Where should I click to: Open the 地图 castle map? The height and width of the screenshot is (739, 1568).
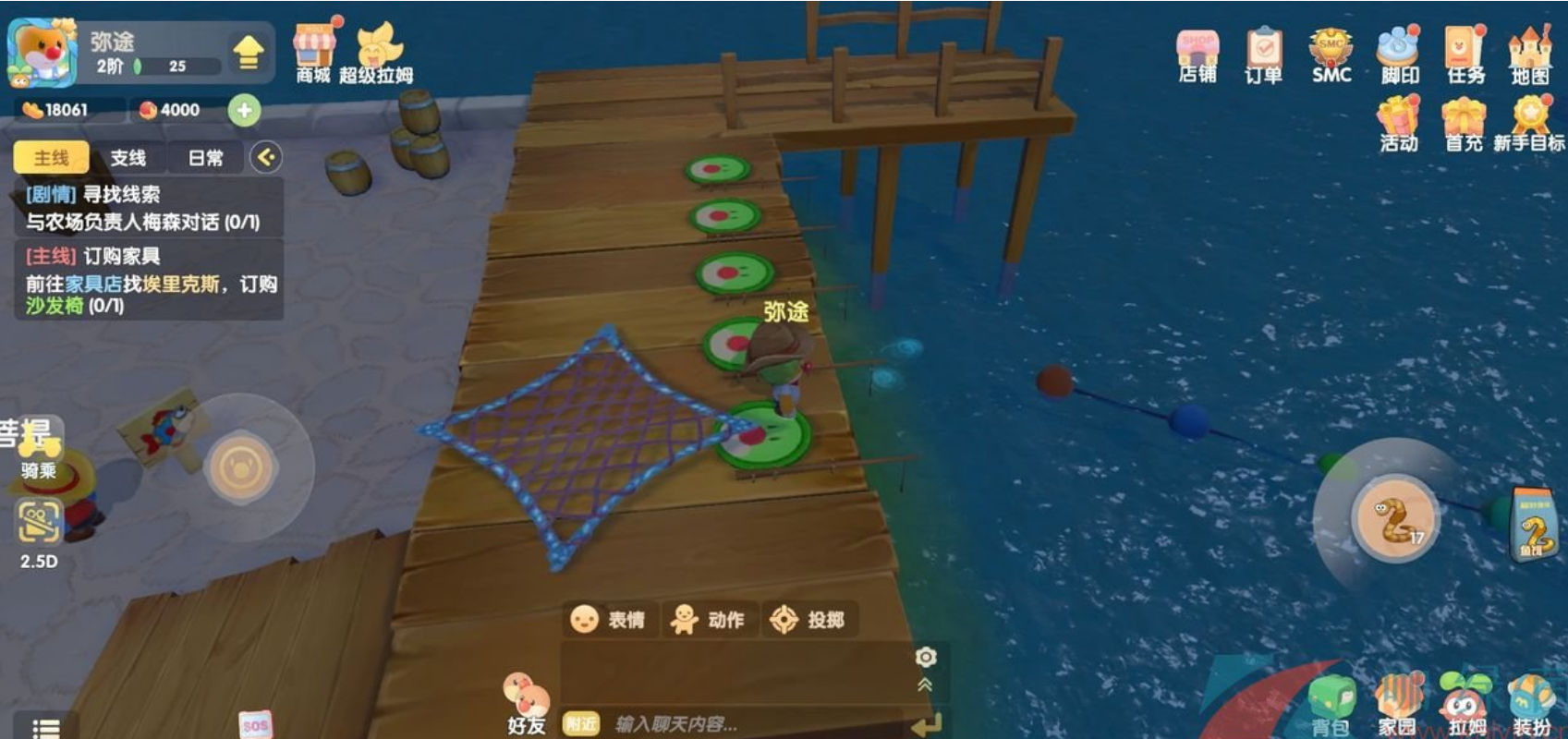tap(1530, 54)
